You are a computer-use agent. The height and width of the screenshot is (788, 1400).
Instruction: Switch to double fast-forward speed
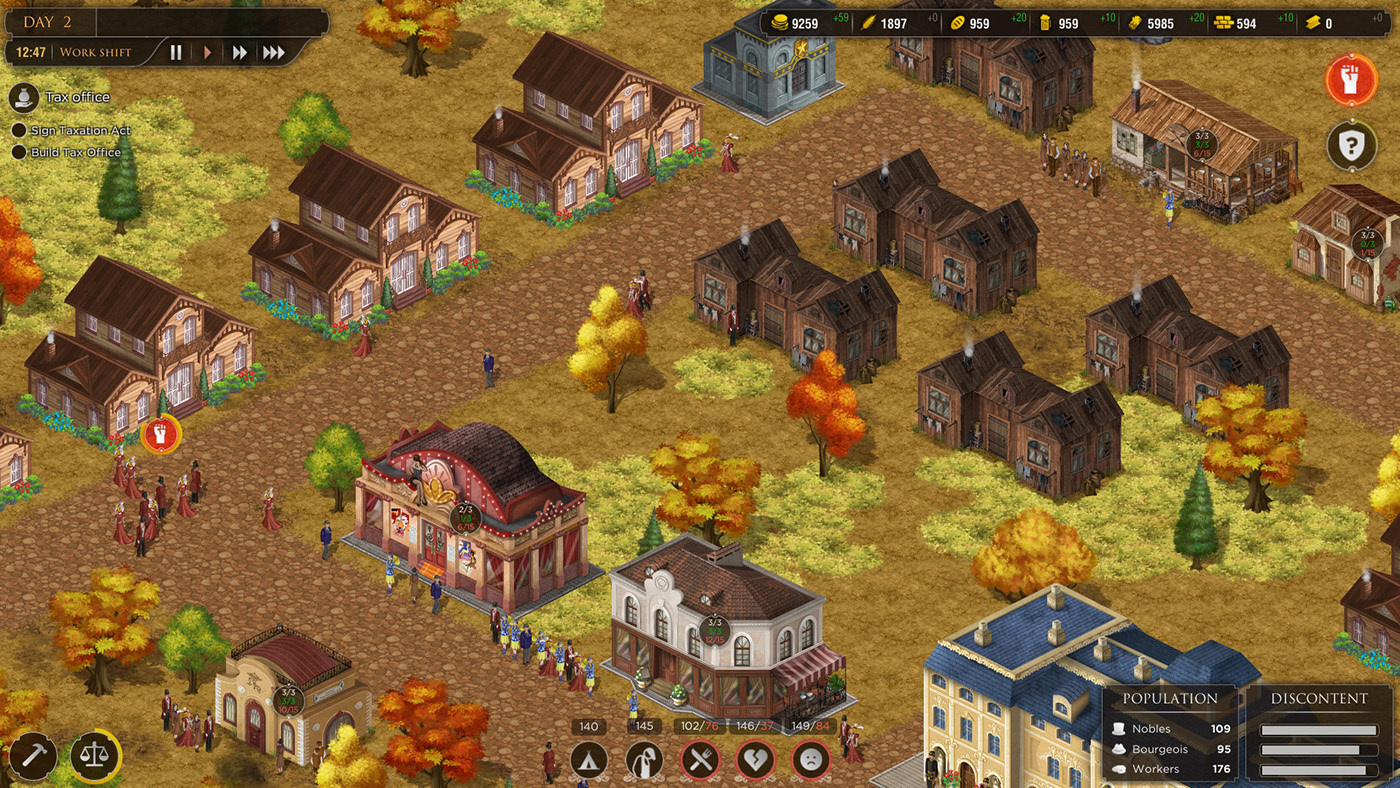[240, 53]
